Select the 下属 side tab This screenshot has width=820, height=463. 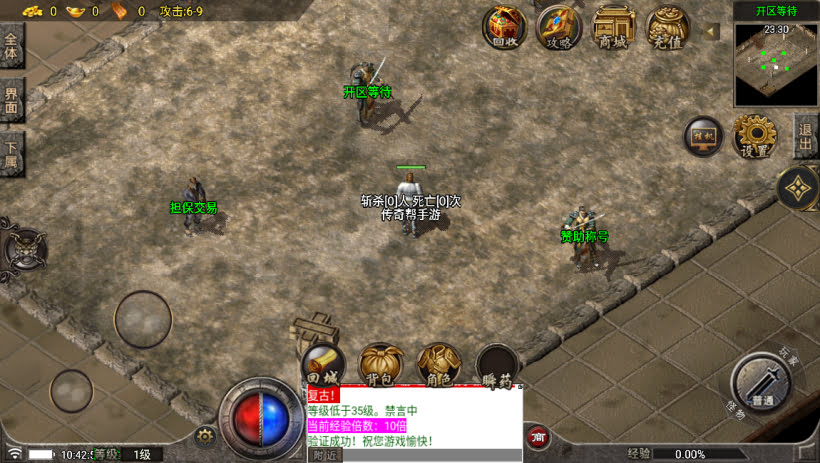tap(11, 155)
